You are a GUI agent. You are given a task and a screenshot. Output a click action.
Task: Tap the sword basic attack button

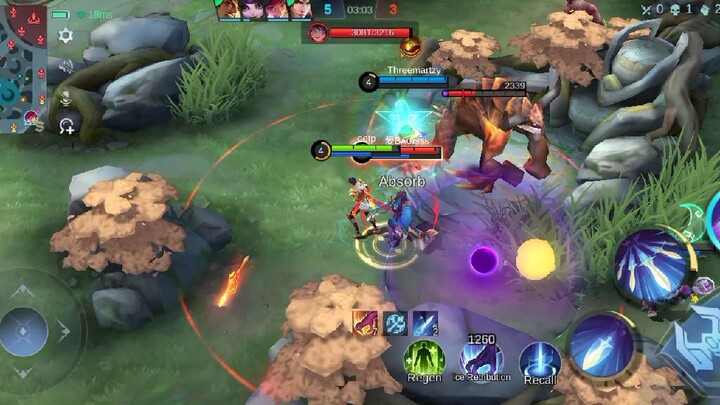[602, 346]
